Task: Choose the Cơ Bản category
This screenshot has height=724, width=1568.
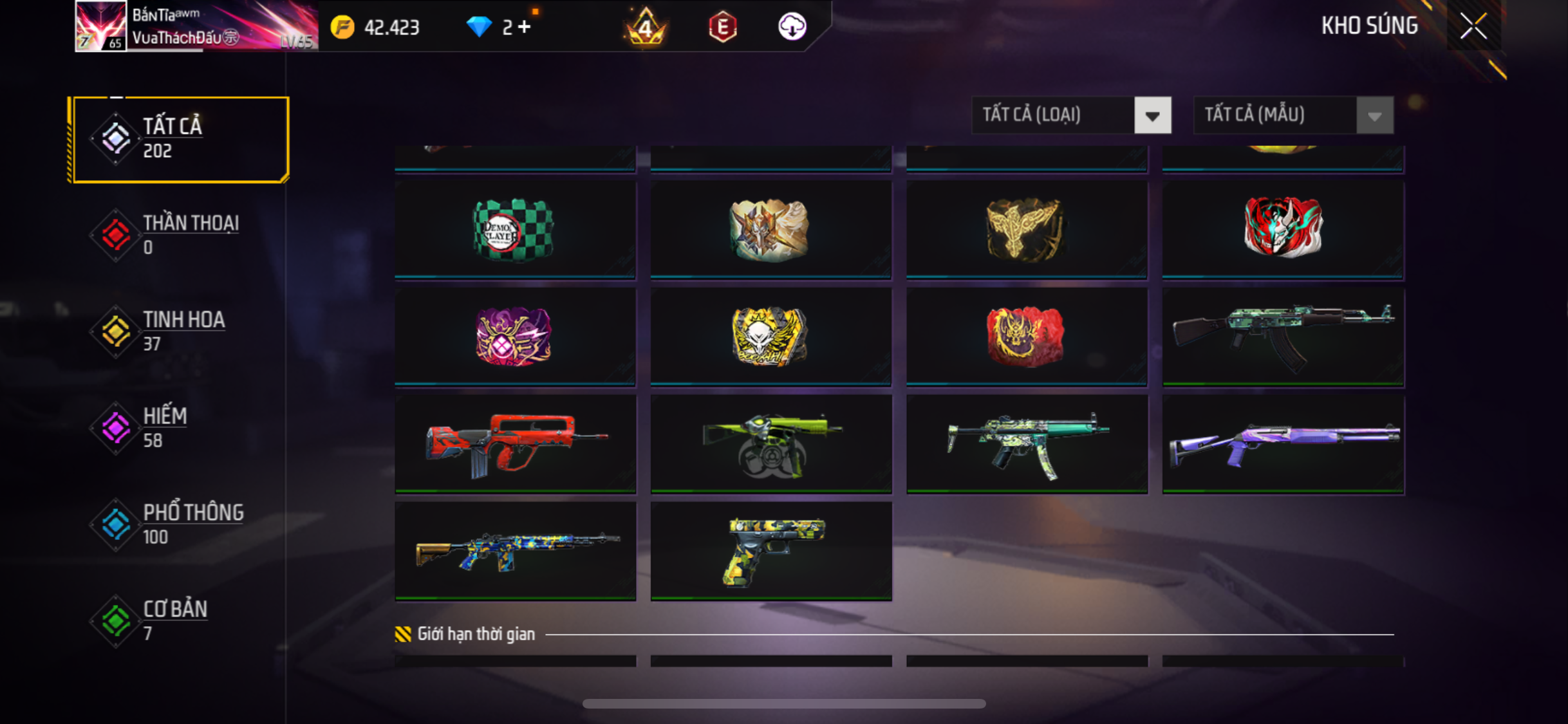Action: pos(180,621)
